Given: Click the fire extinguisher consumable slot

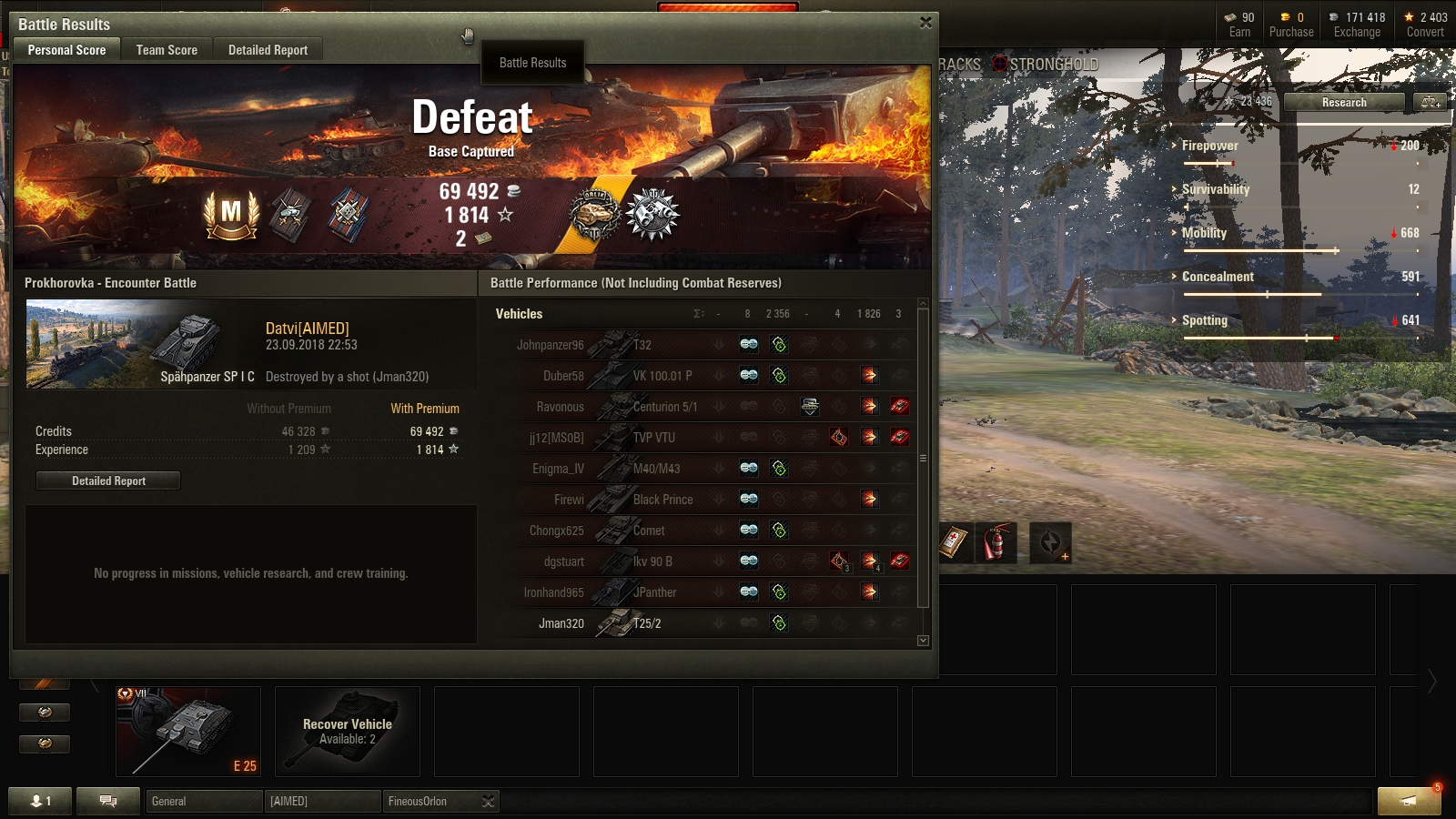Looking at the screenshot, I should [x=996, y=542].
